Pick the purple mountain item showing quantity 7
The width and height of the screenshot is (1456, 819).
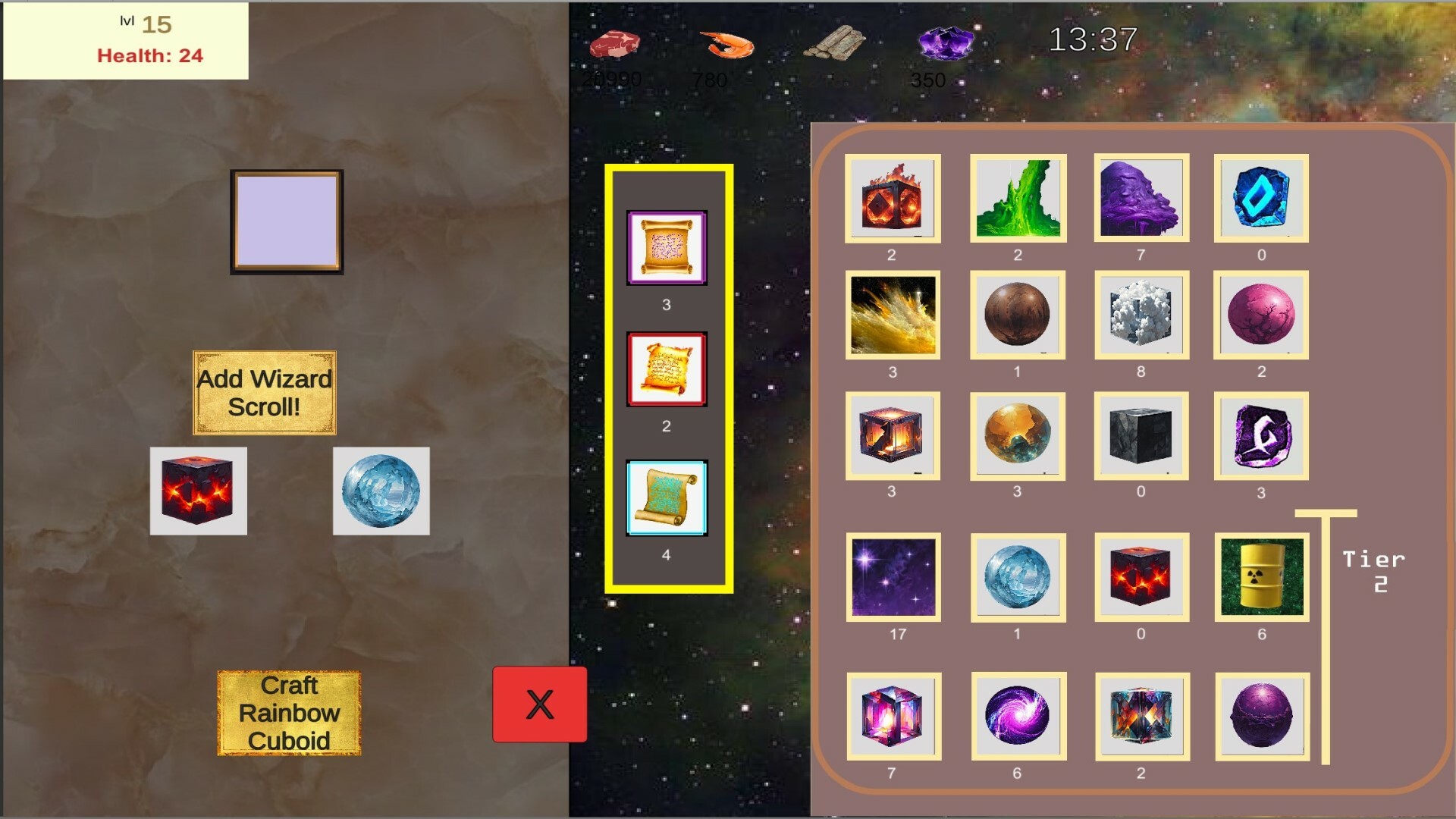click(x=1140, y=199)
